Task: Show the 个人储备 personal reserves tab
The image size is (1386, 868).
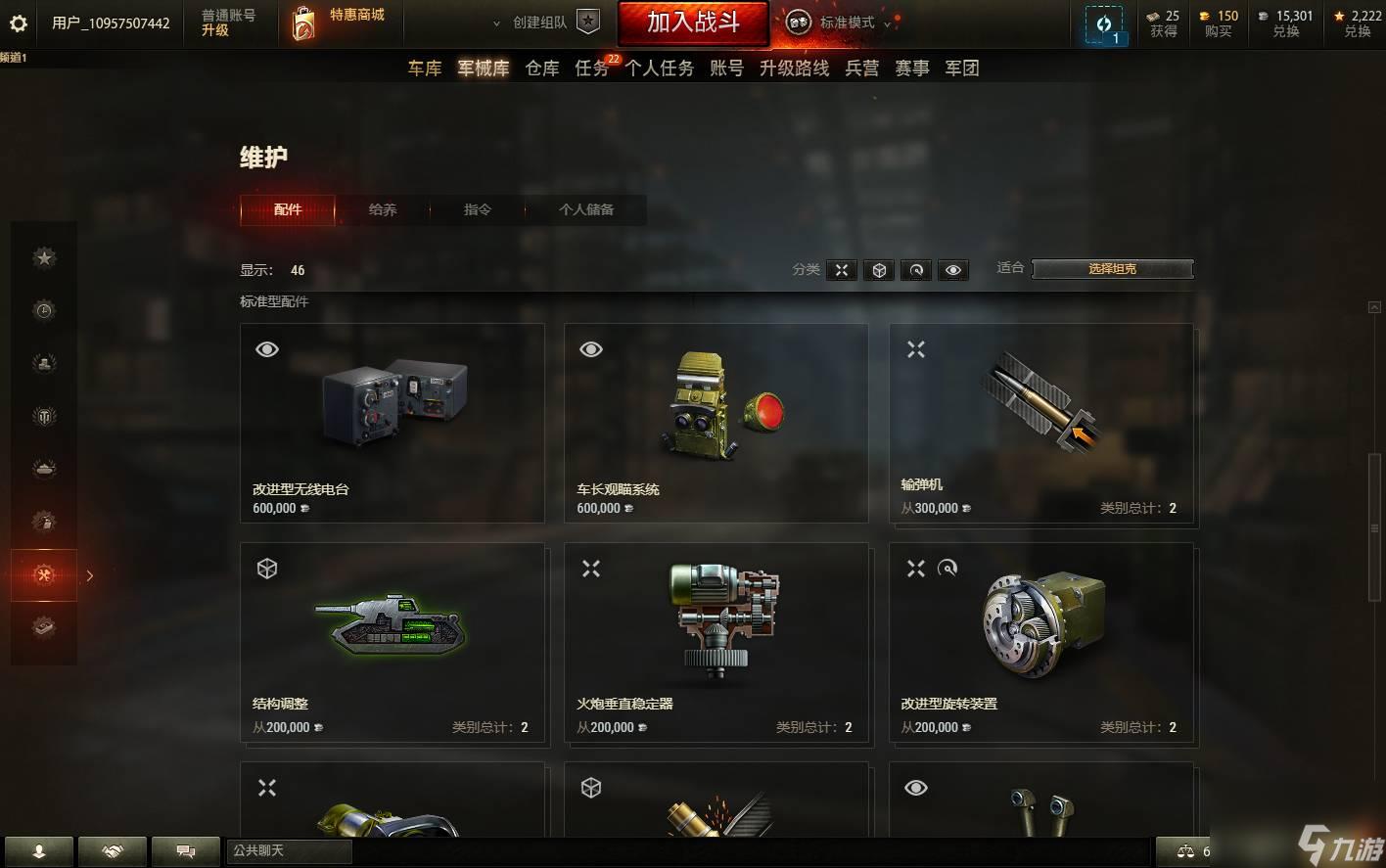Action: click(586, 209)
